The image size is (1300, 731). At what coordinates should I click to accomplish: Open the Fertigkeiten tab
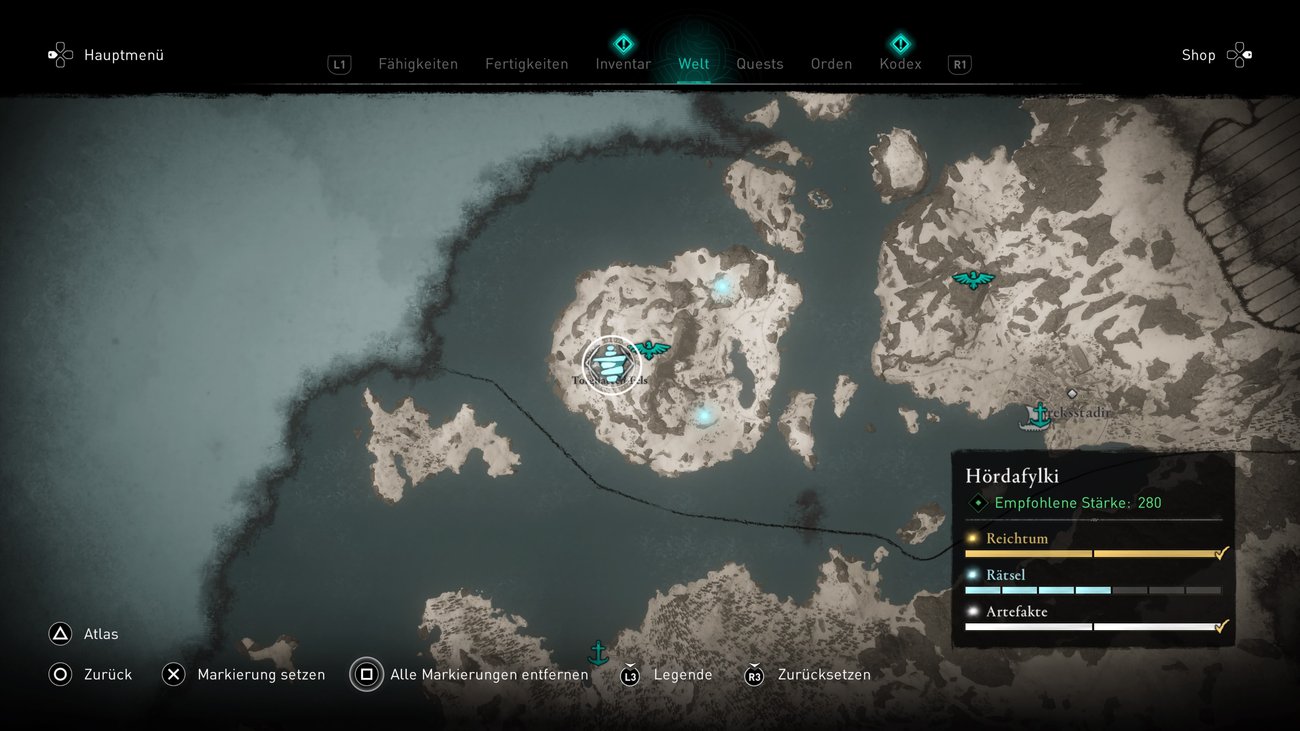tap(526, 64)
